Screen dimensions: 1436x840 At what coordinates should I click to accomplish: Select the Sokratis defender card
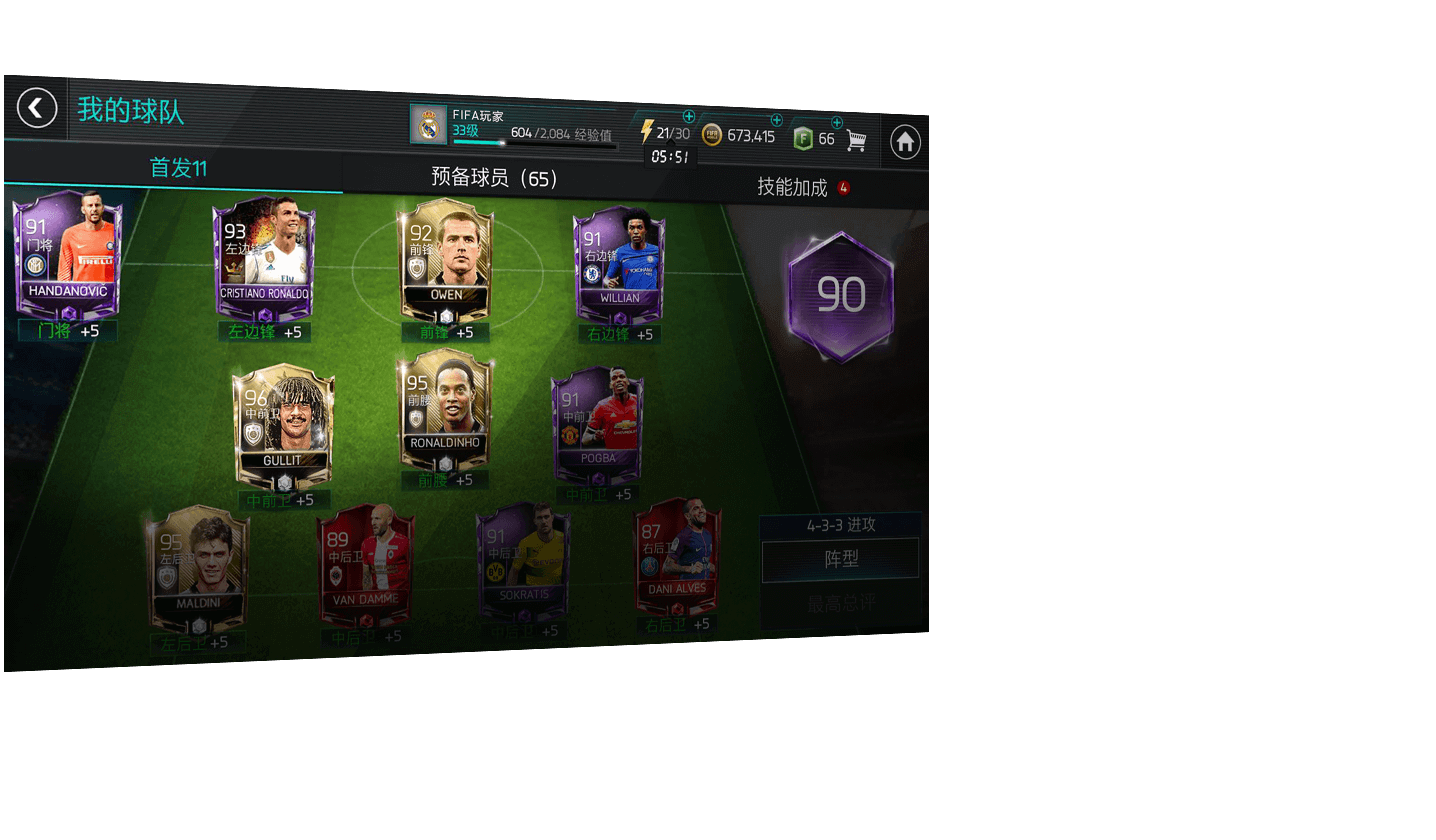click(522, 560)
